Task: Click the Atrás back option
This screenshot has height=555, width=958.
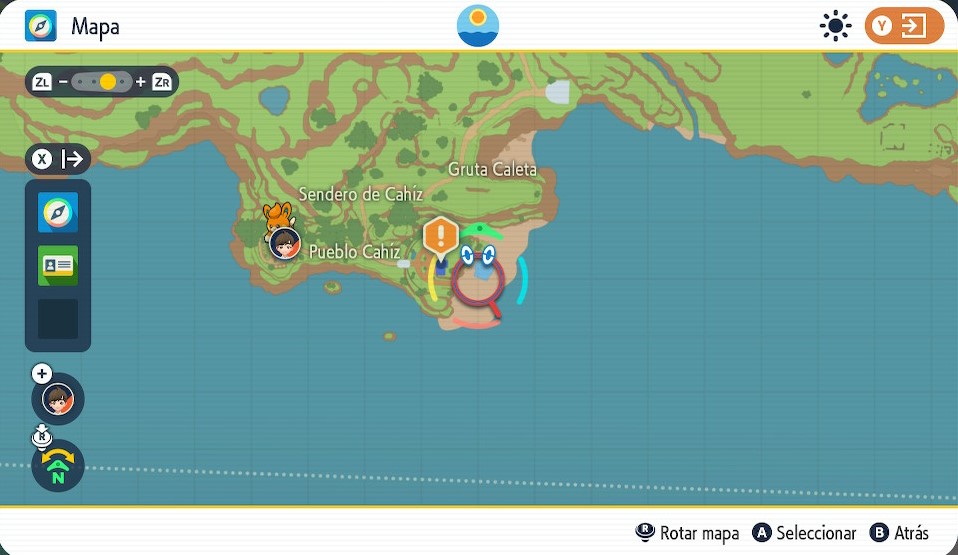Action: (x=899, y=533)
